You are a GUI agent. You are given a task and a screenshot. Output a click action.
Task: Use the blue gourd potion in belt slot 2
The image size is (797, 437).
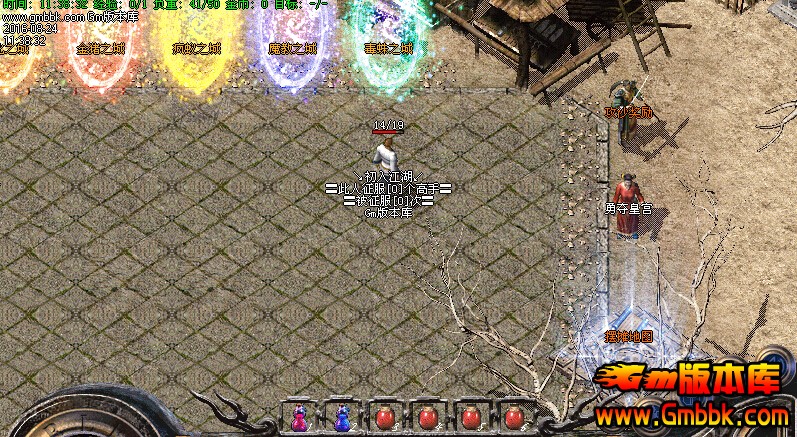click(342, 417)
